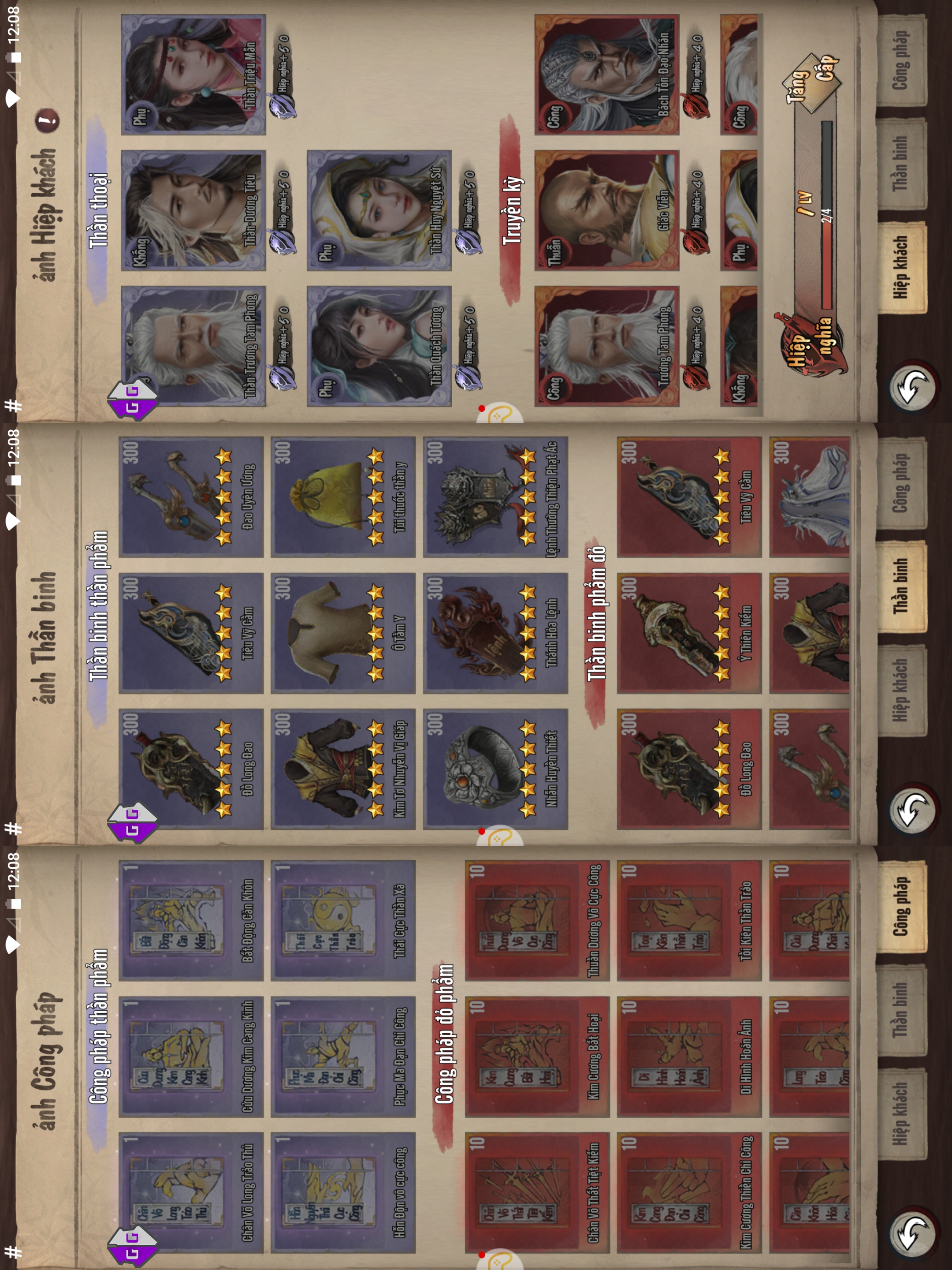This screenshot has width=952, height=1270.
Task: Choose the Di Hình Hoán Ảnh skill
Action: [x=688, y=1057]
